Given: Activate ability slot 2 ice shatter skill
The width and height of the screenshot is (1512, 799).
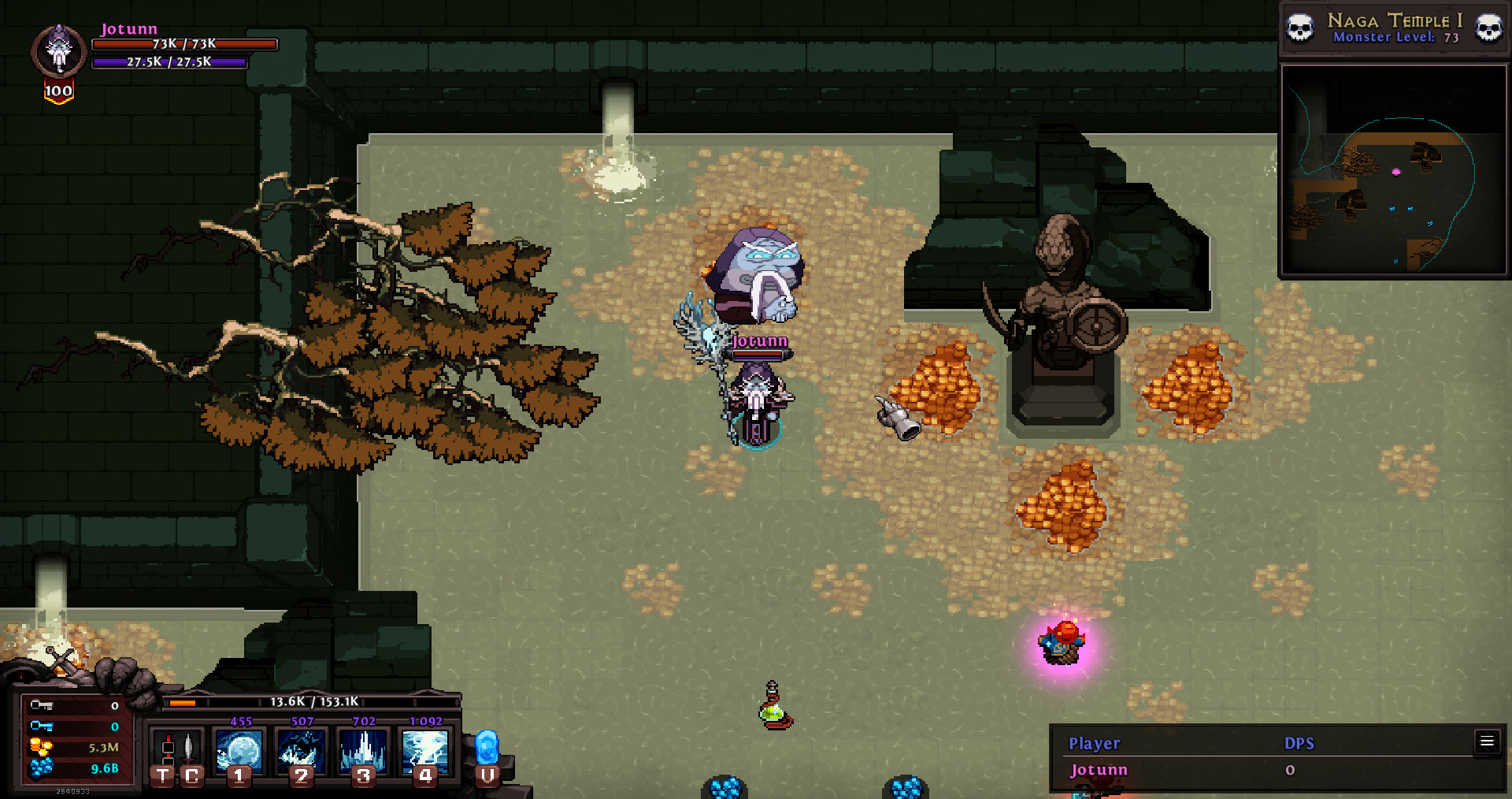Looking at the screenshot, I should (x=302, y=753).
